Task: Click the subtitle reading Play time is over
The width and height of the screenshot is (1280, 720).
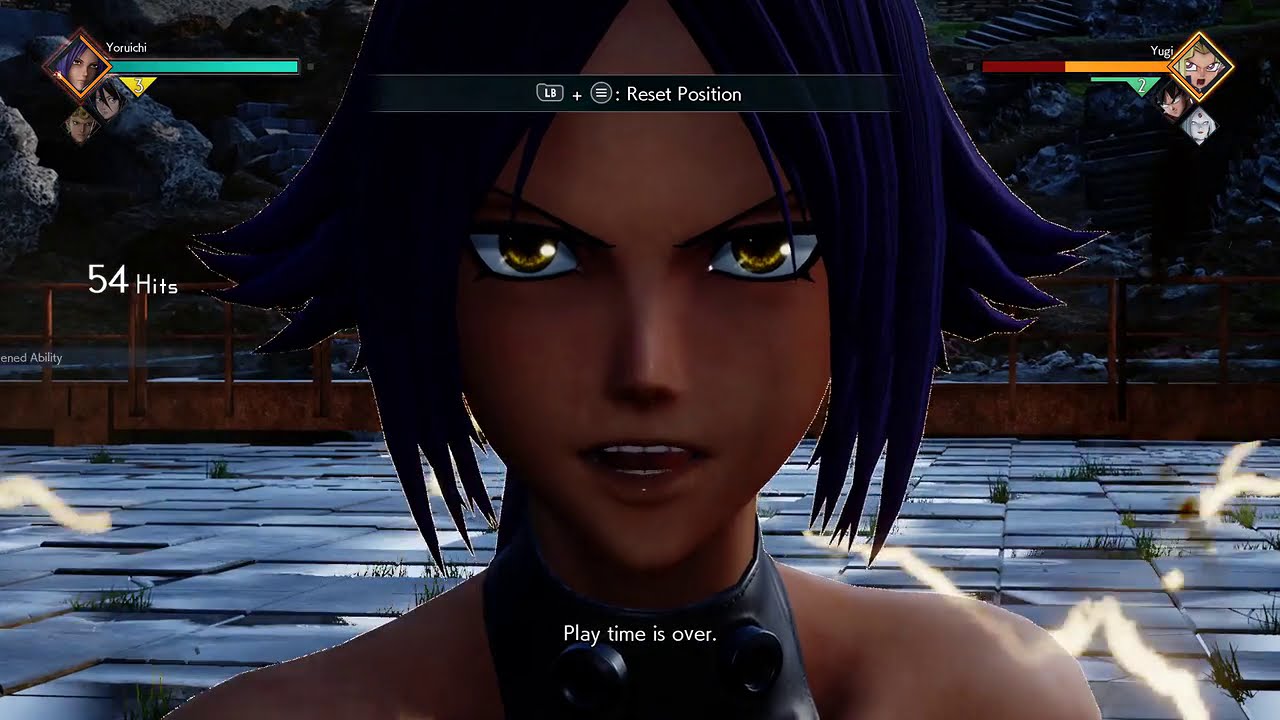Action: [x=639, y=633]
